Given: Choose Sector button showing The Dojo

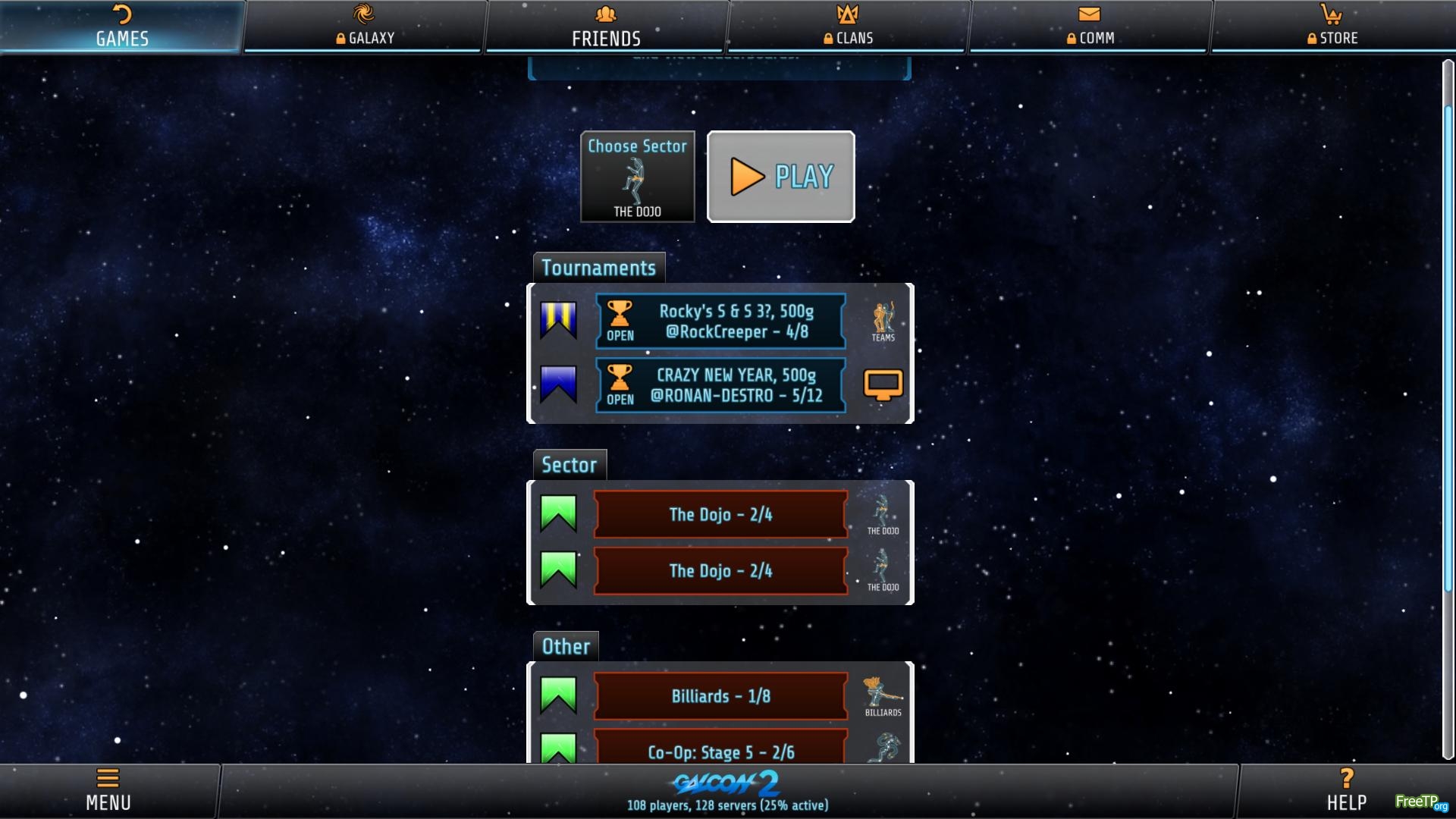Looking at the screenshot, I should click(637, 177).
